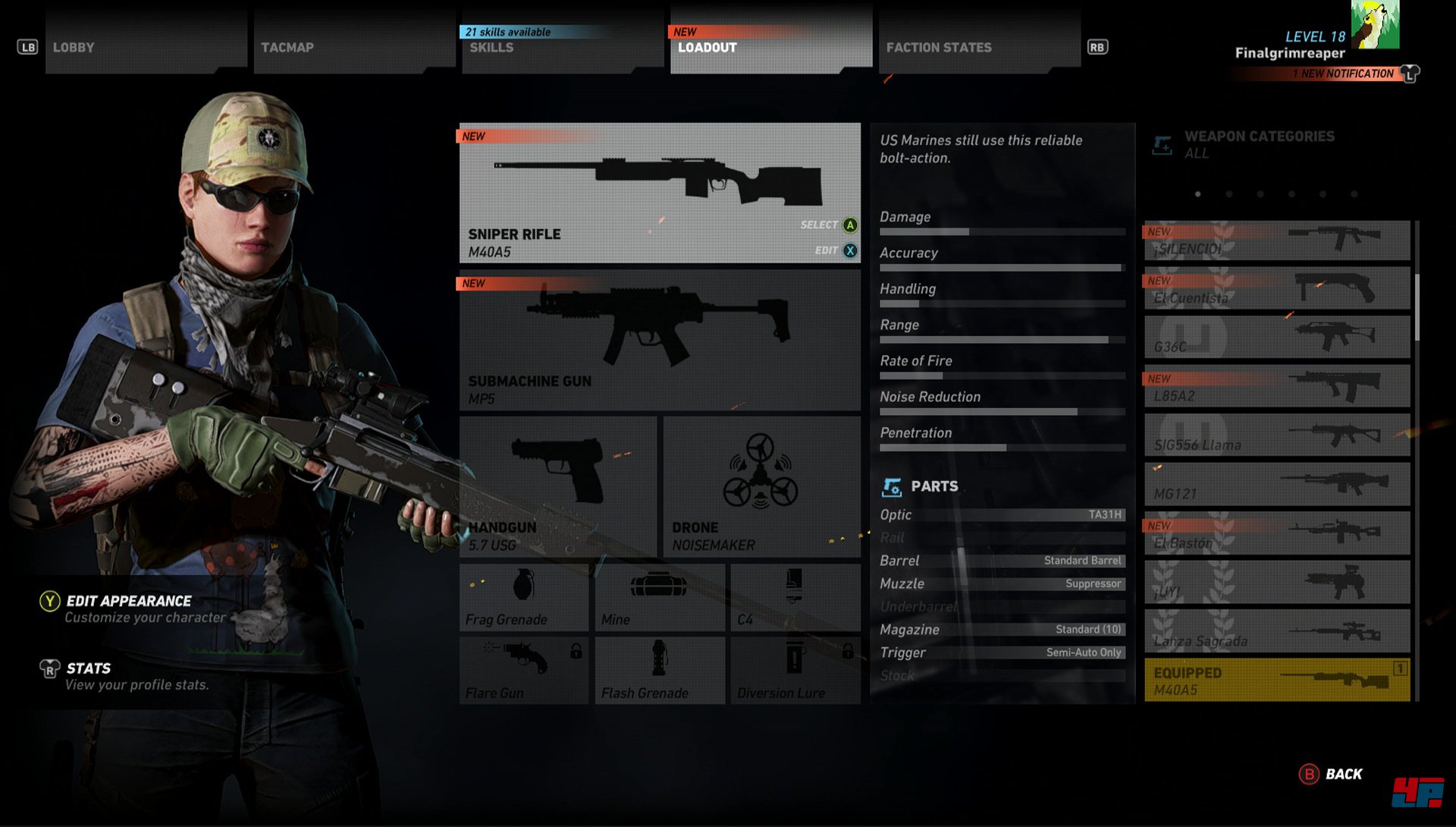This screenshot has width=1456, height=827.
Task: Pick the Frag Grenade item slot
Action: pos(523,598)
